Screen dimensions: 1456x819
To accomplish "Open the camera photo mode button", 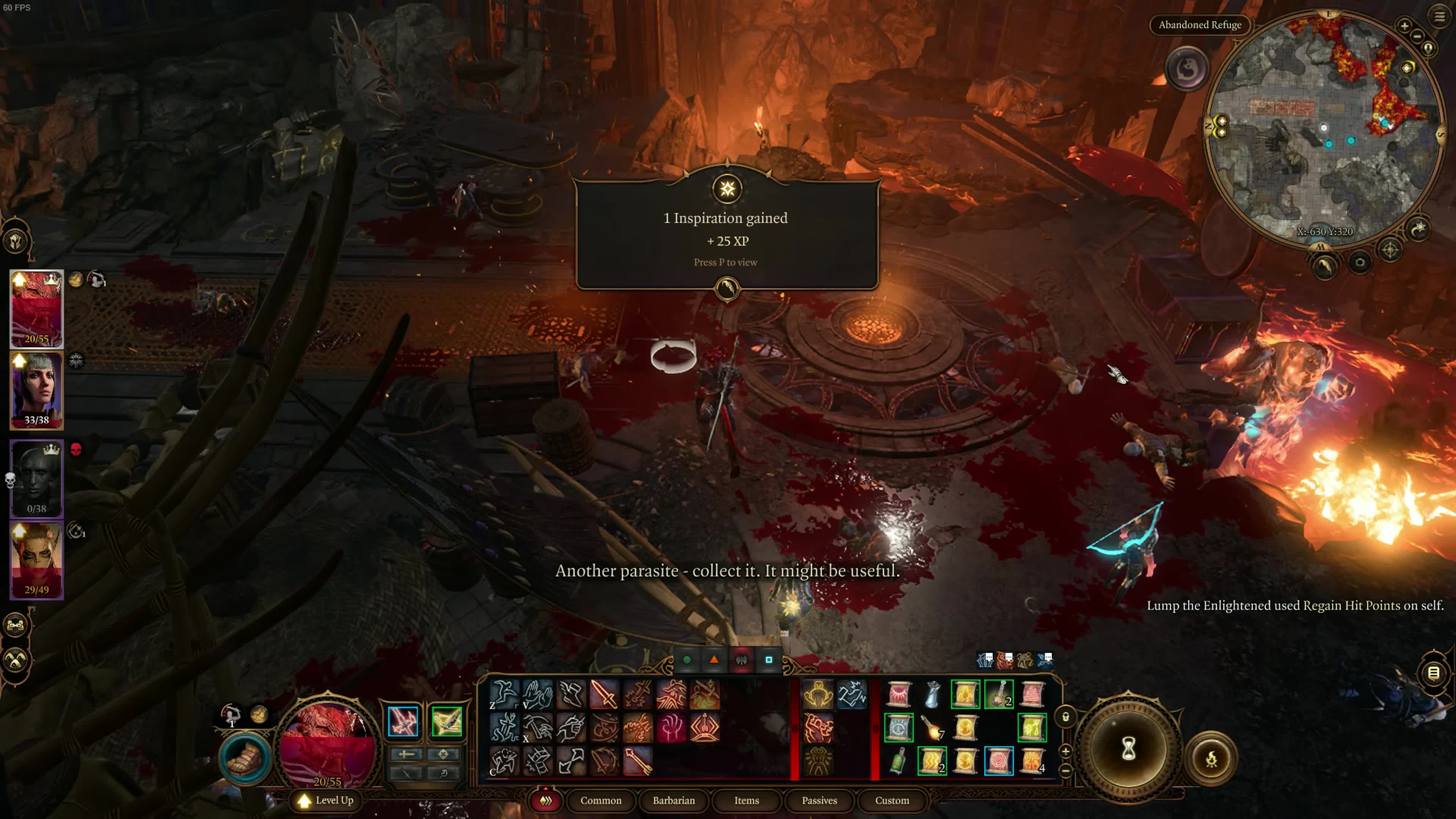I will pos(1360,262).
